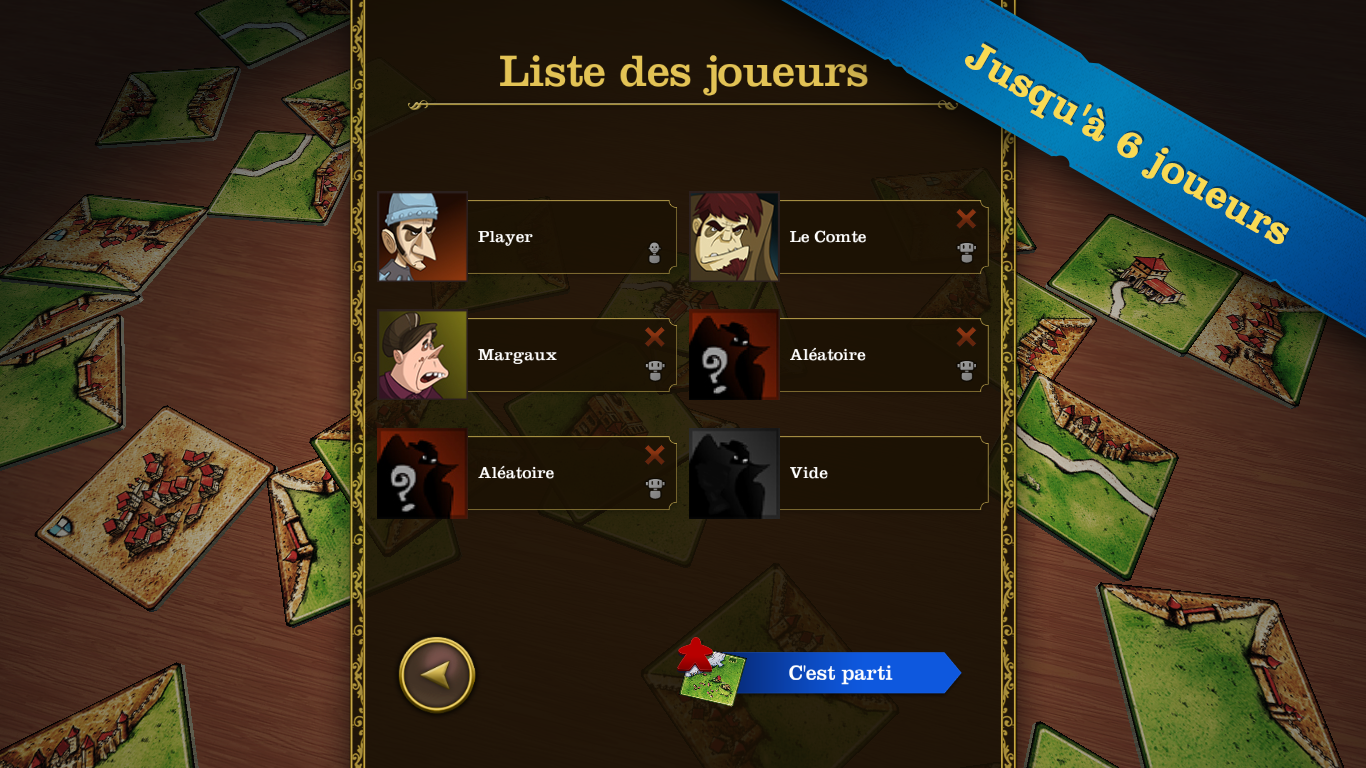
Task: Click Margaux's avatar portrait
Action: pyautogui.click(x=421, y=353)
